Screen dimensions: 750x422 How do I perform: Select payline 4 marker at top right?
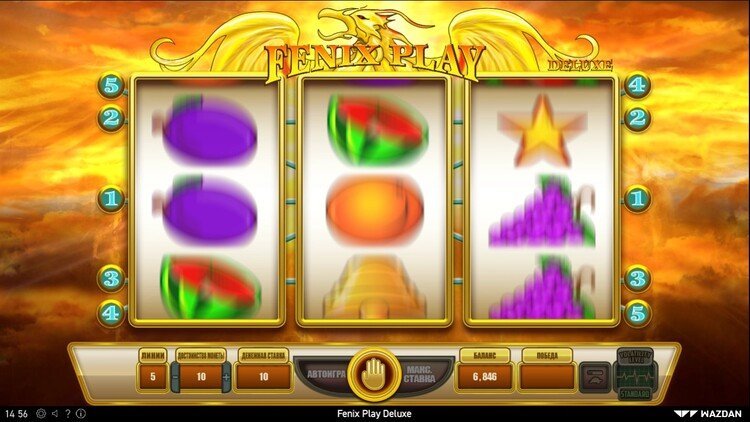pyautogui.click(x=638, y=86)
